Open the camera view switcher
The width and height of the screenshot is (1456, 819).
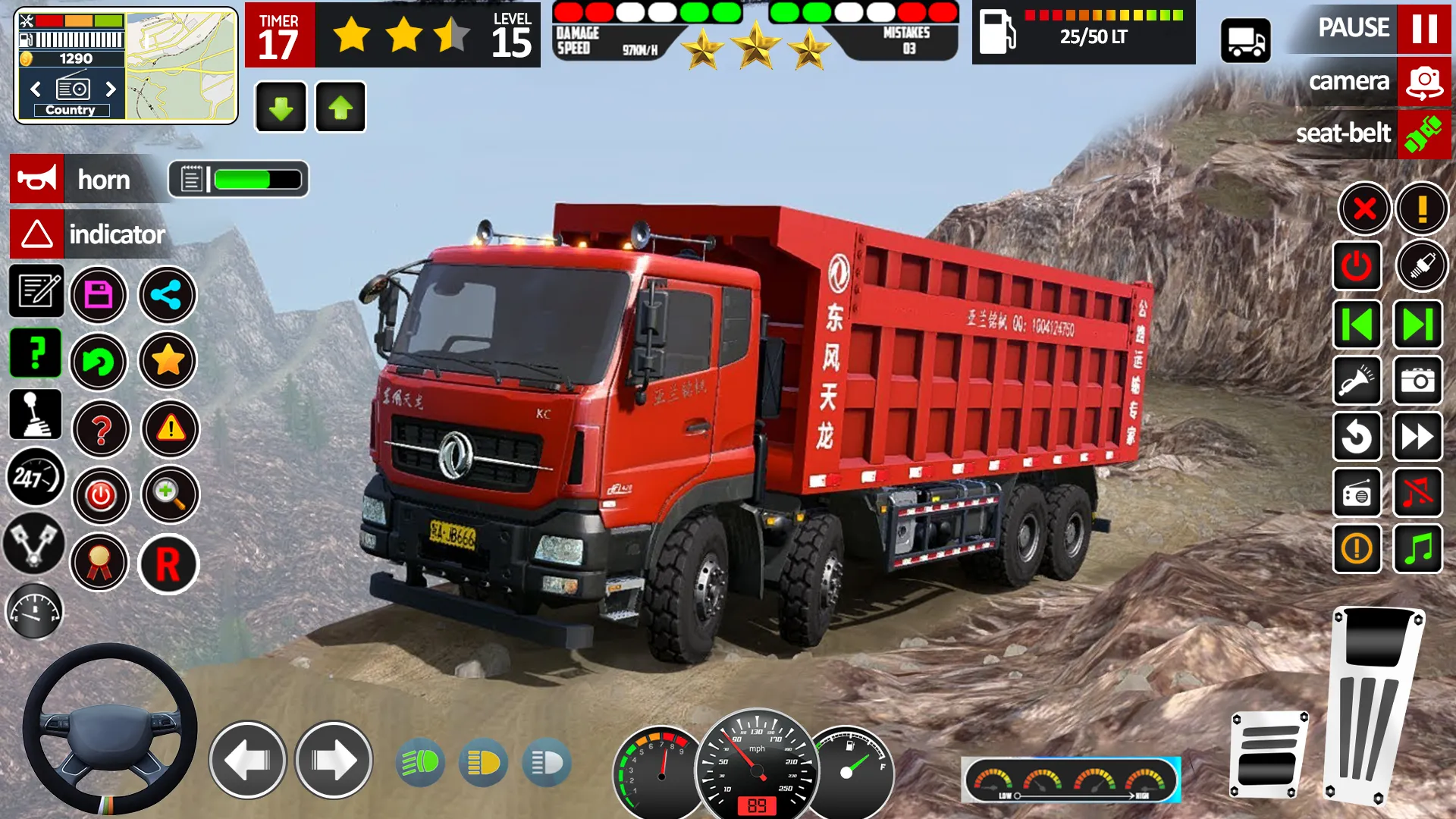pos(1423,83)
